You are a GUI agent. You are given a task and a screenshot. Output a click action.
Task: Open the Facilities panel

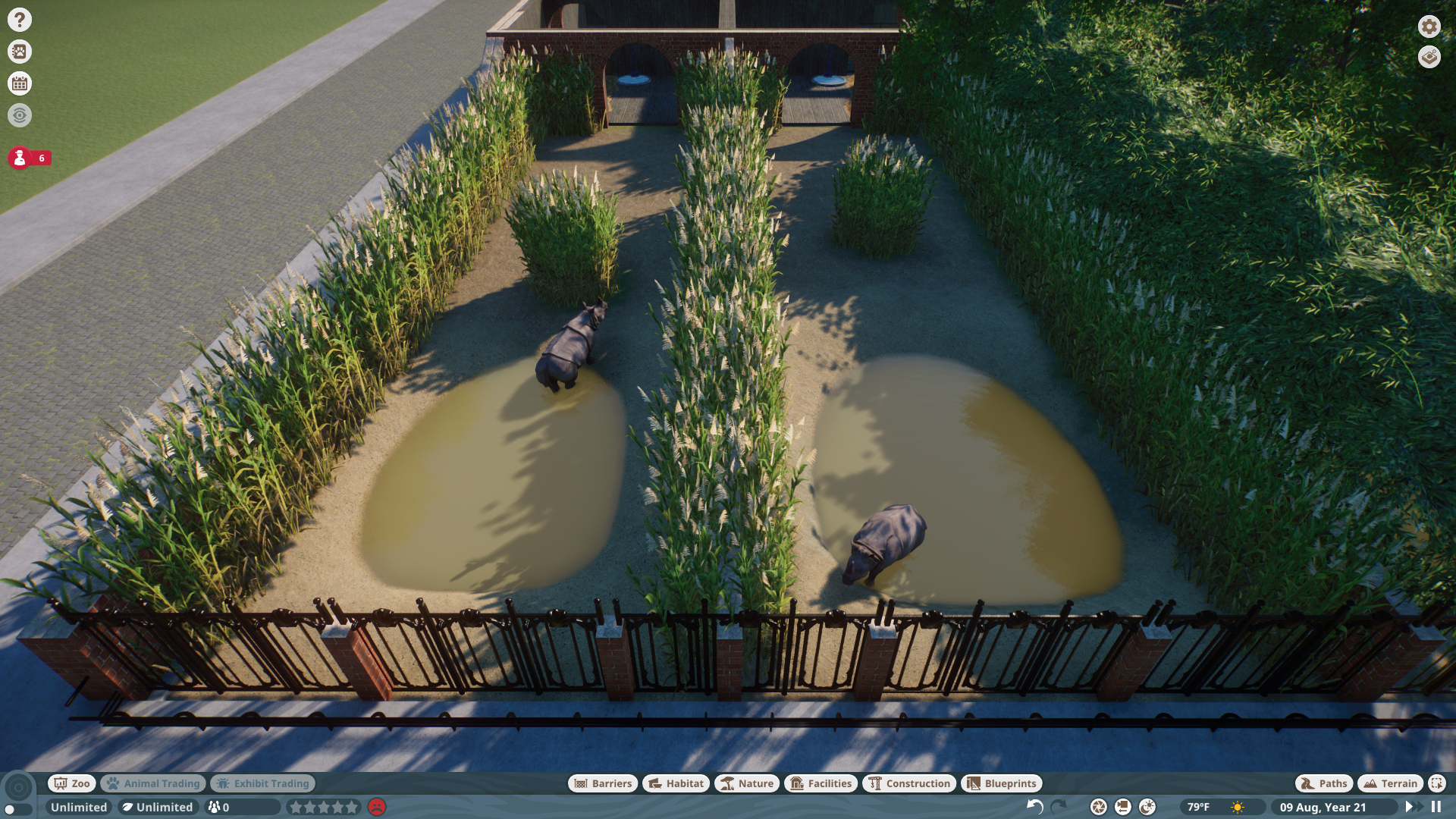tap(822, 783)
